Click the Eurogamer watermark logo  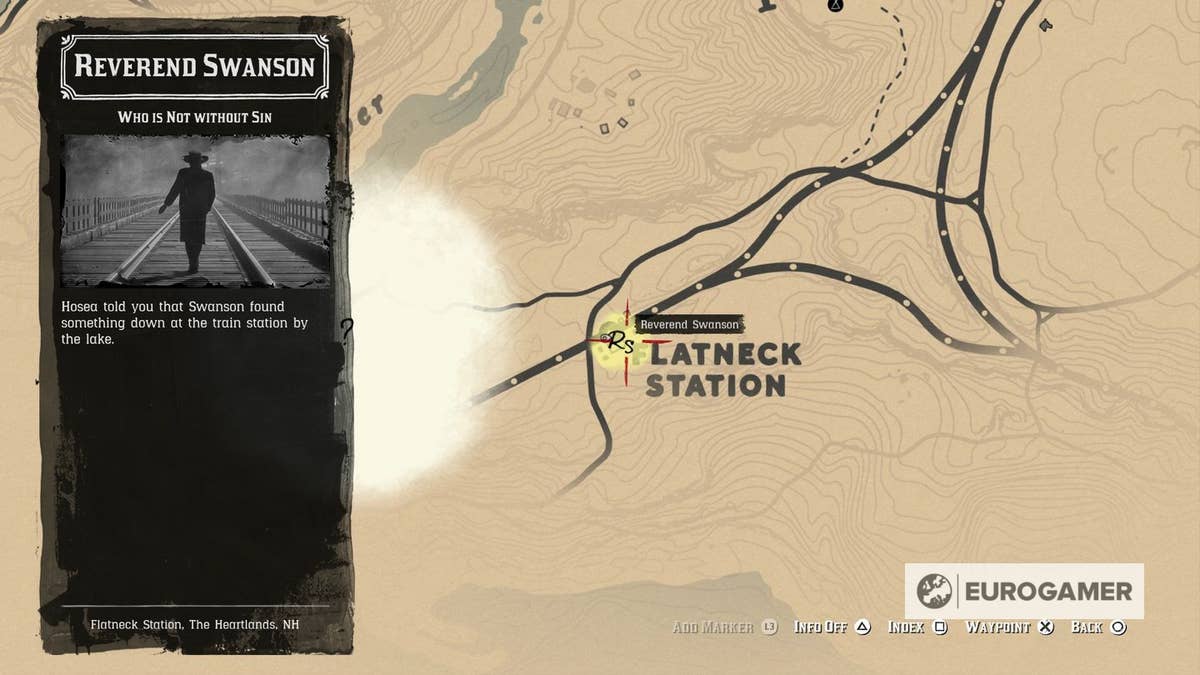click(1024, 591)
